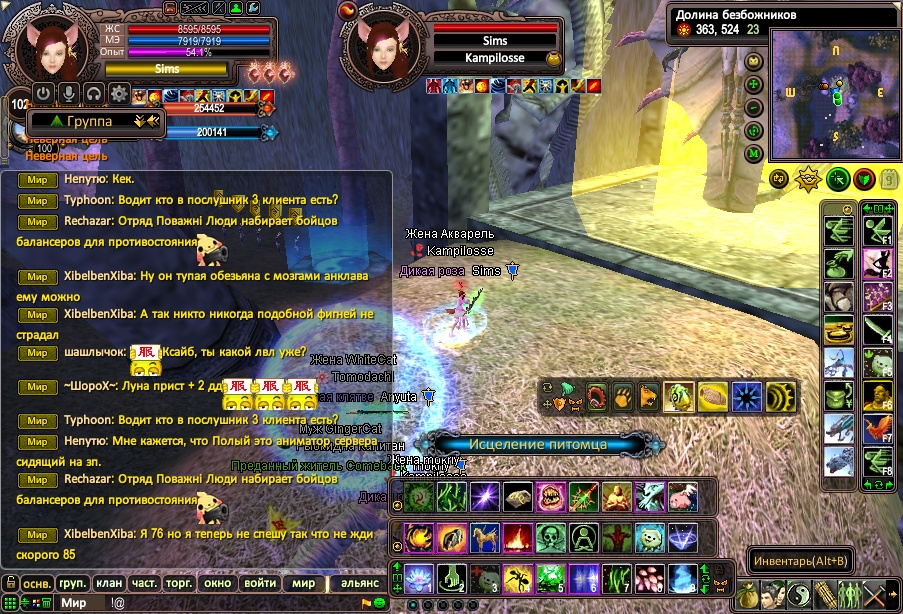The image size is (903, 614).
Task: Click the minimap
Action: (x=835, y=96)
